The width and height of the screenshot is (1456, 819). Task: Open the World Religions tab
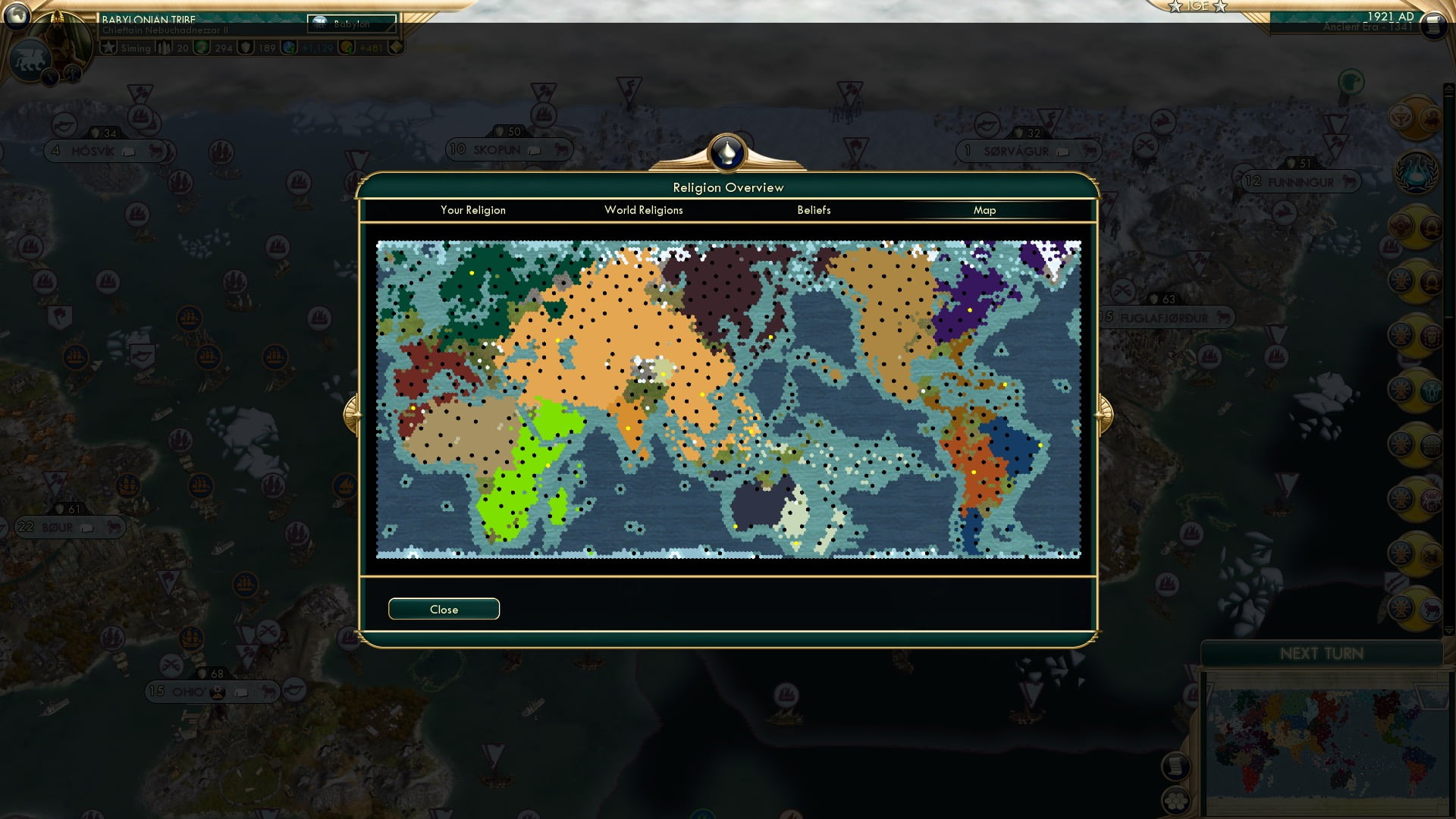643,210
